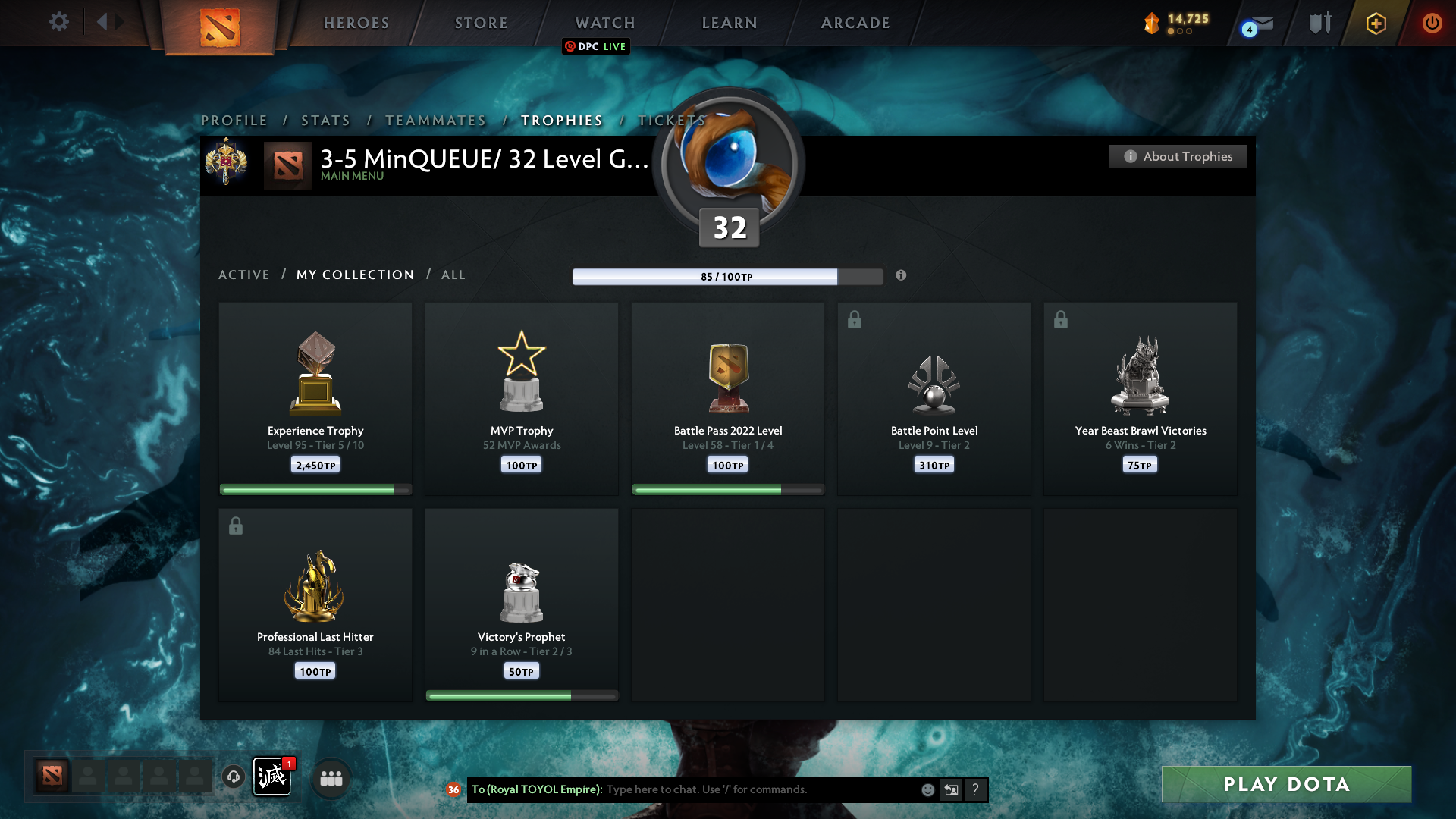1456x819 pixels.
Task: Open voice chat with the headset icon
Action: [234, 777]
